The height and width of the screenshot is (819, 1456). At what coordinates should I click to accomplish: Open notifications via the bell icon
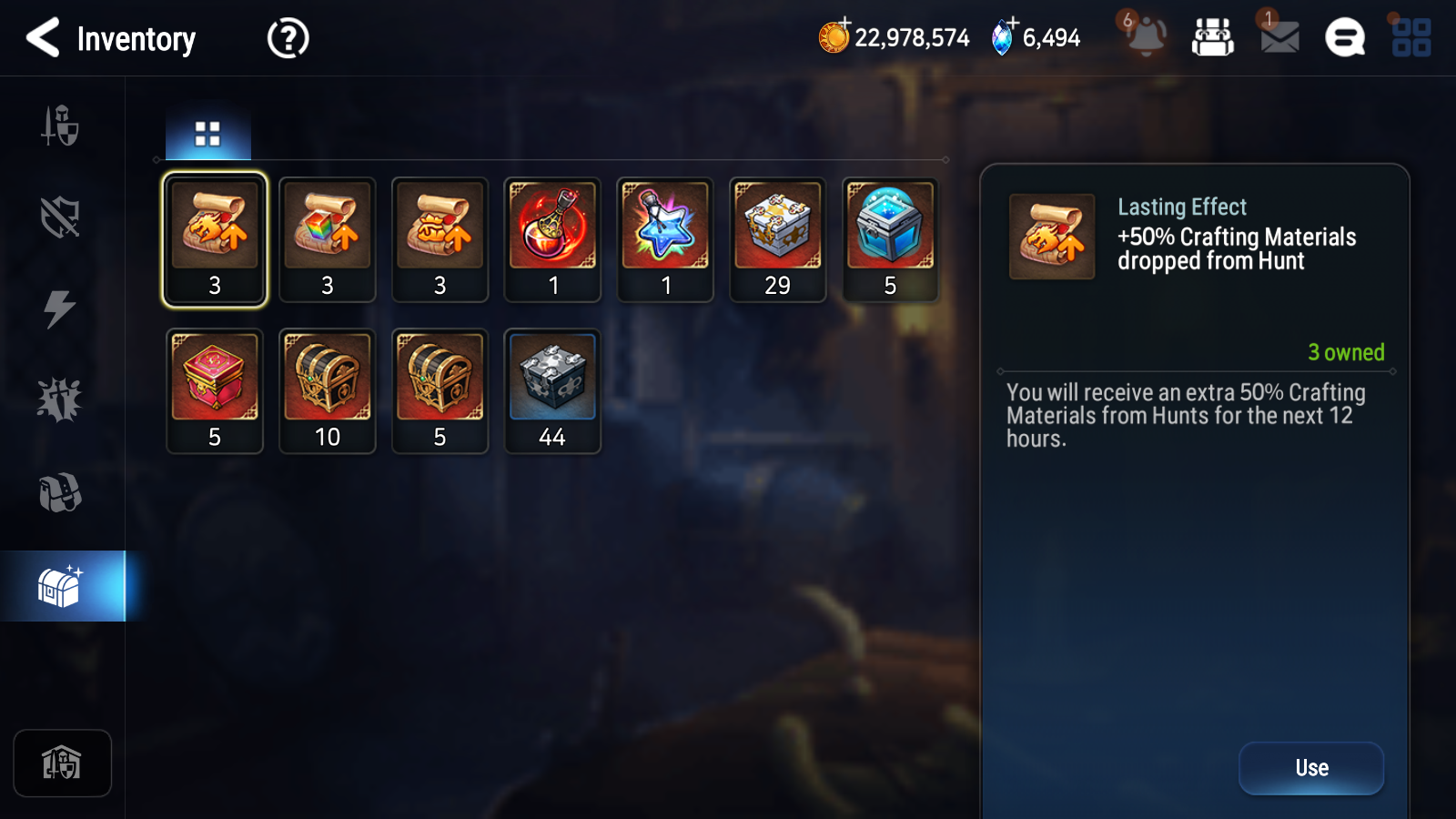[1145, 38]
